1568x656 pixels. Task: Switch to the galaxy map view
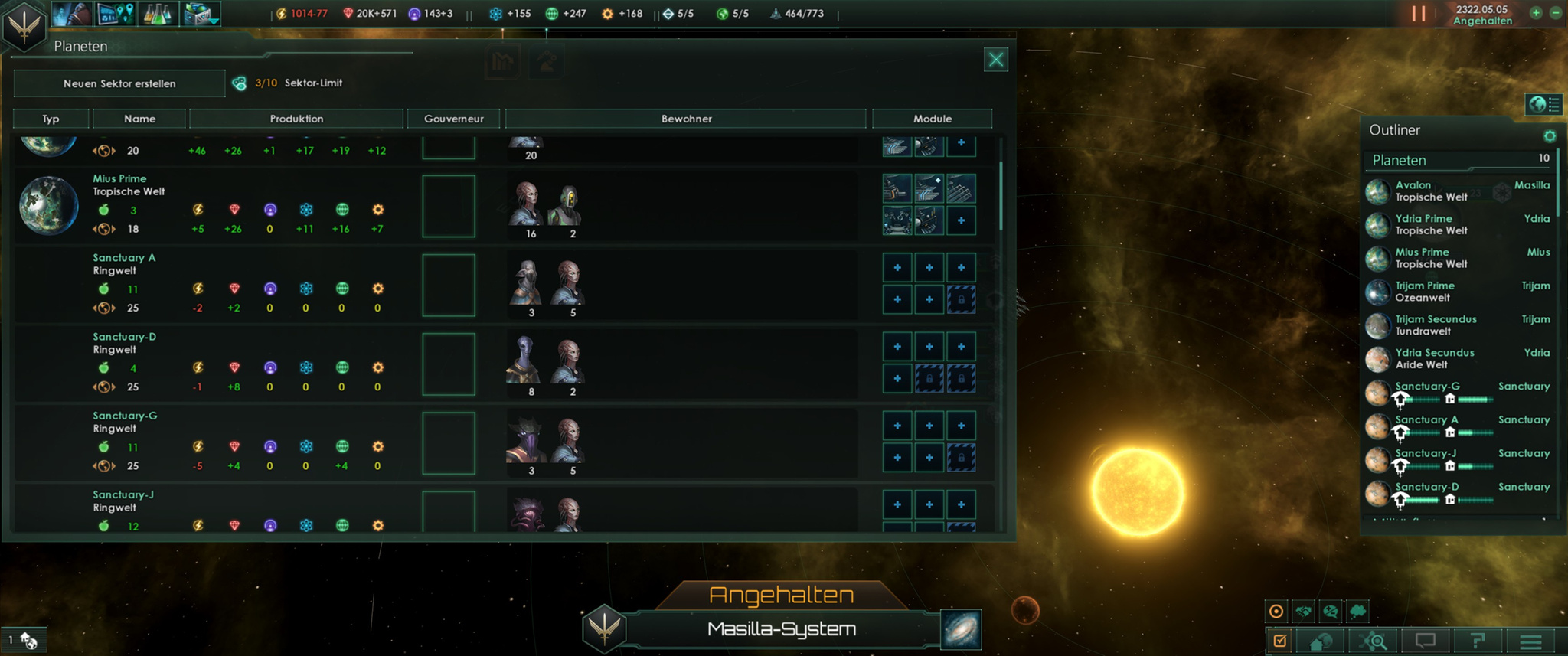pos(961,629)
